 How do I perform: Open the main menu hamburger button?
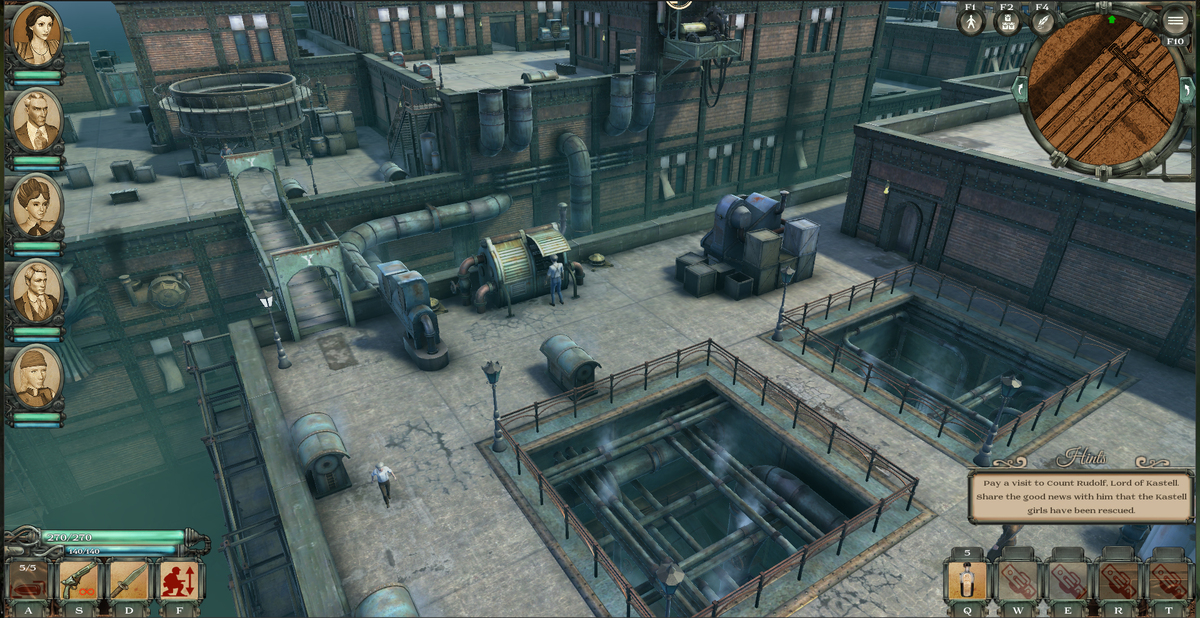tap(1175, 19)
